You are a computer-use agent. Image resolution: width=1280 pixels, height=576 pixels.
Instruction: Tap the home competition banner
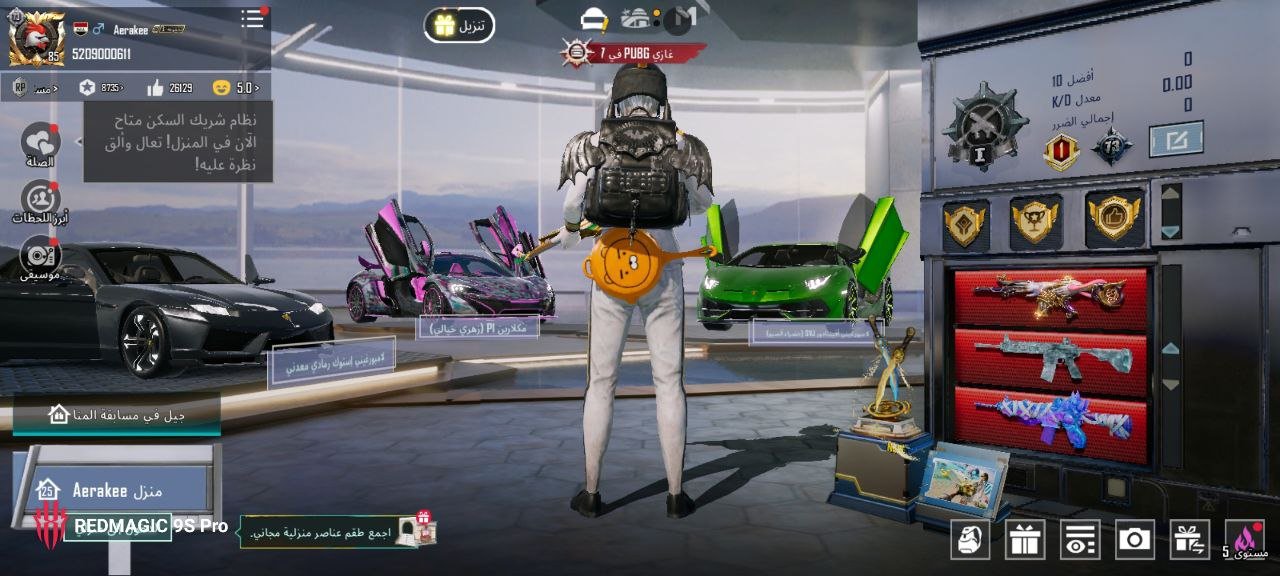pos(116,414)
